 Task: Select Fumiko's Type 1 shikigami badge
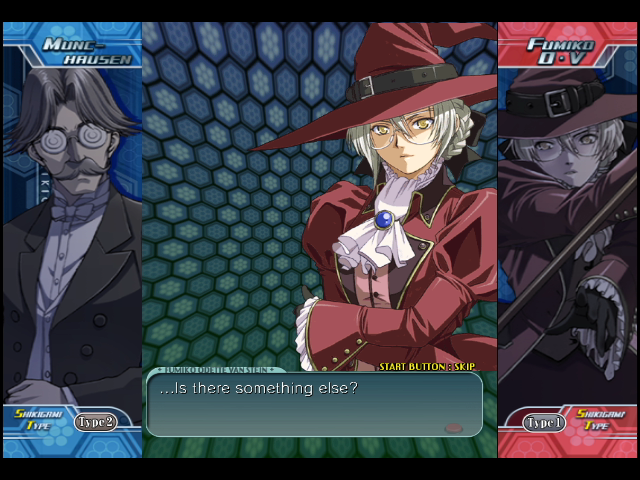coord(544,423)
